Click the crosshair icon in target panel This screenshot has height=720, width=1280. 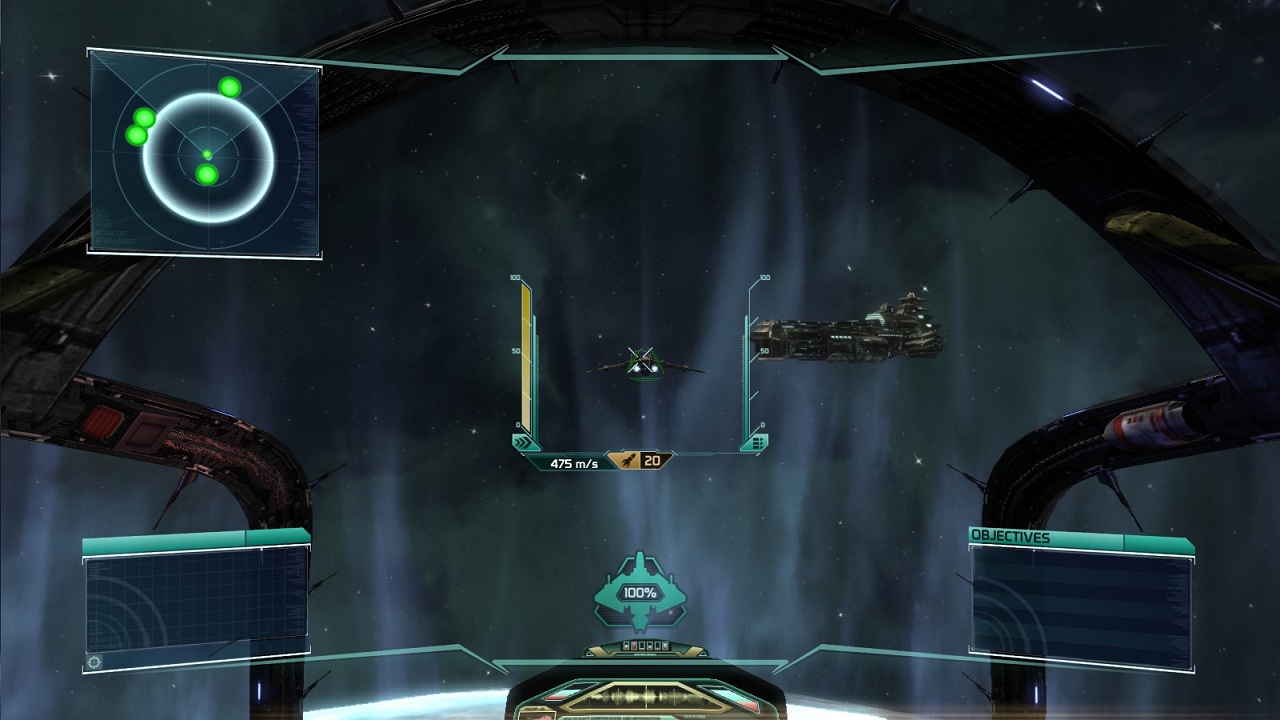(x=95, y=661)
